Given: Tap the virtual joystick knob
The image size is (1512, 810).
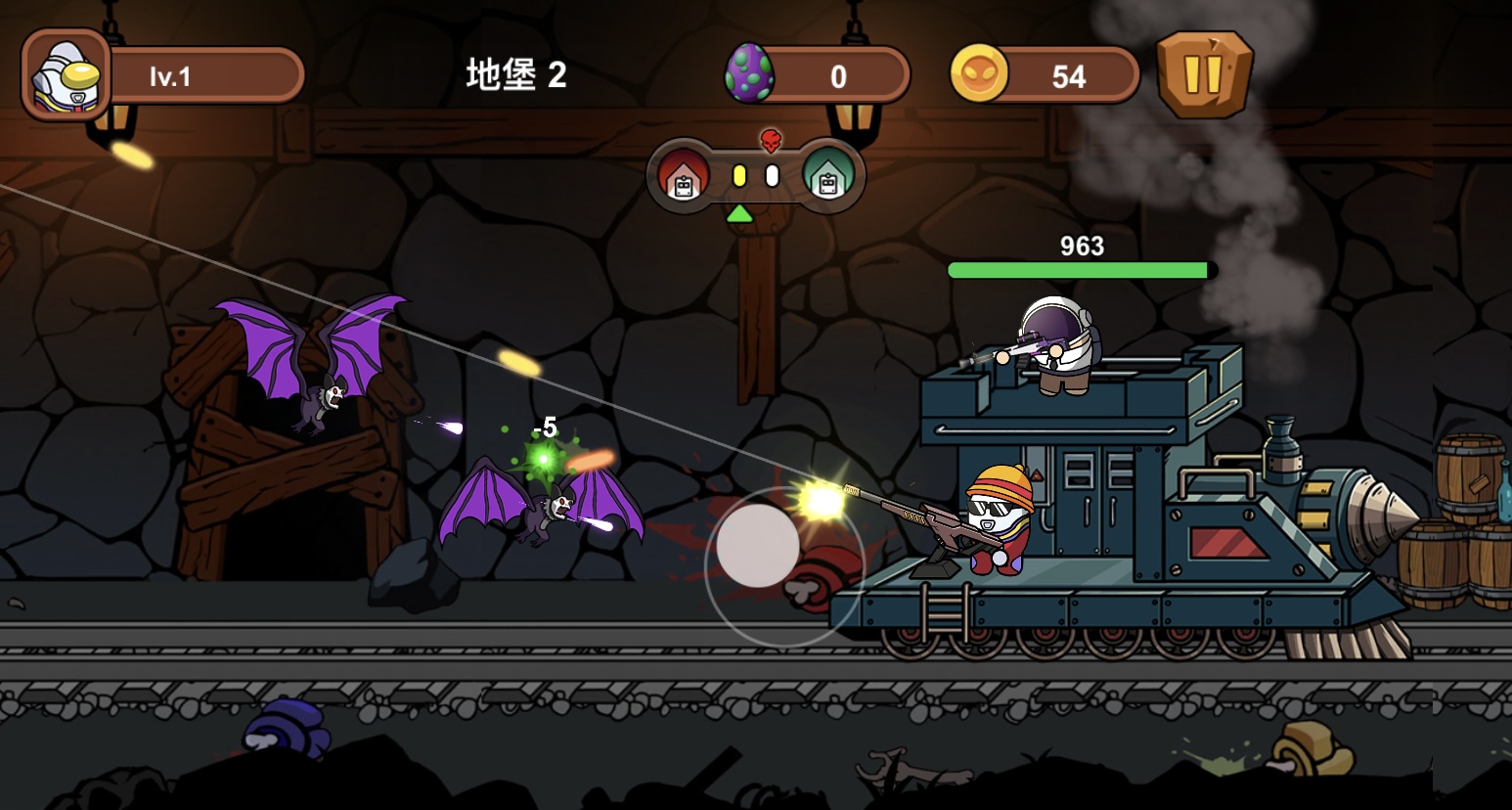Looking at the screenshot, I should click(758, 546).
